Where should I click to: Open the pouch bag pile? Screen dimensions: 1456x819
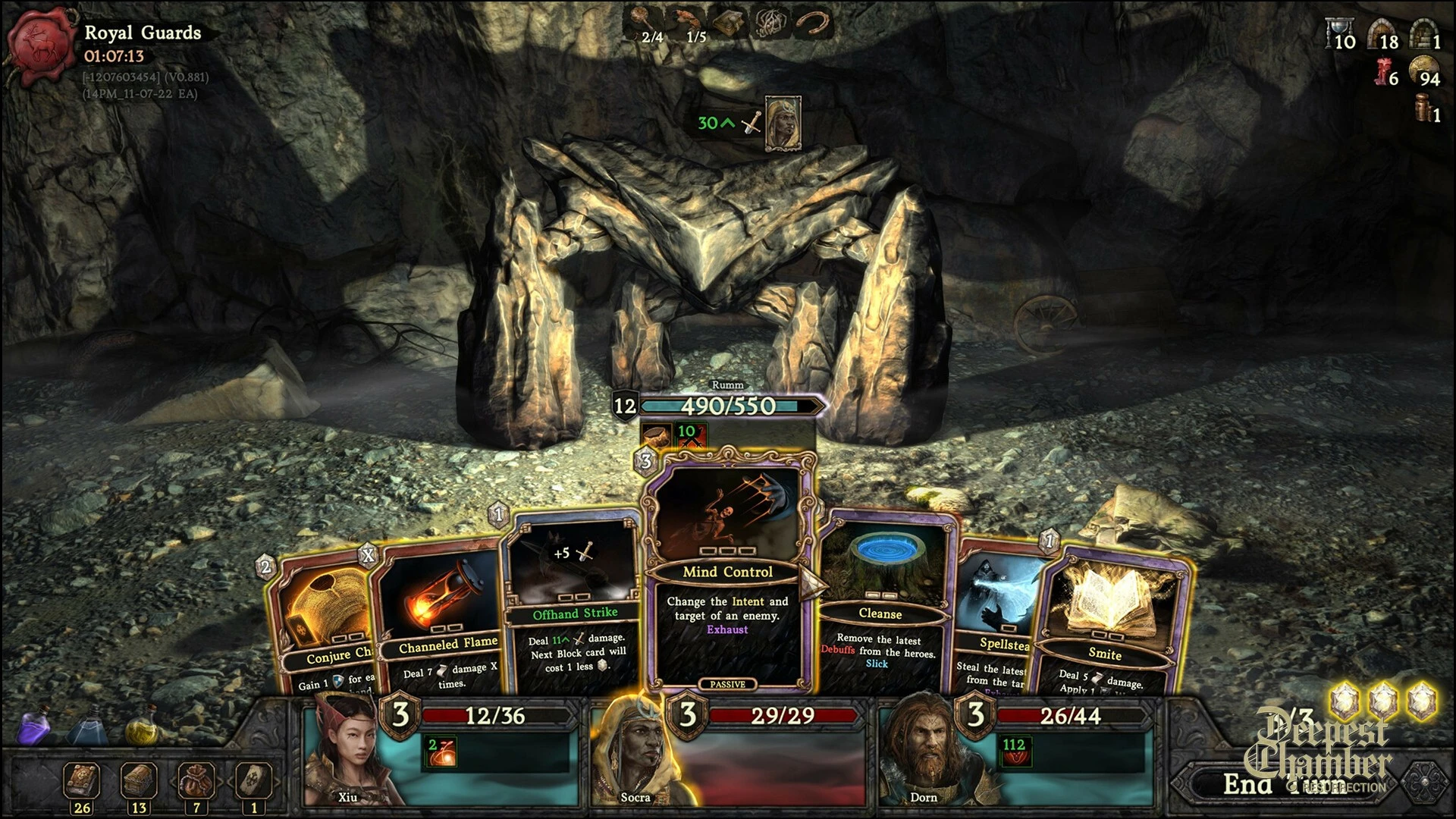[196, 781]
